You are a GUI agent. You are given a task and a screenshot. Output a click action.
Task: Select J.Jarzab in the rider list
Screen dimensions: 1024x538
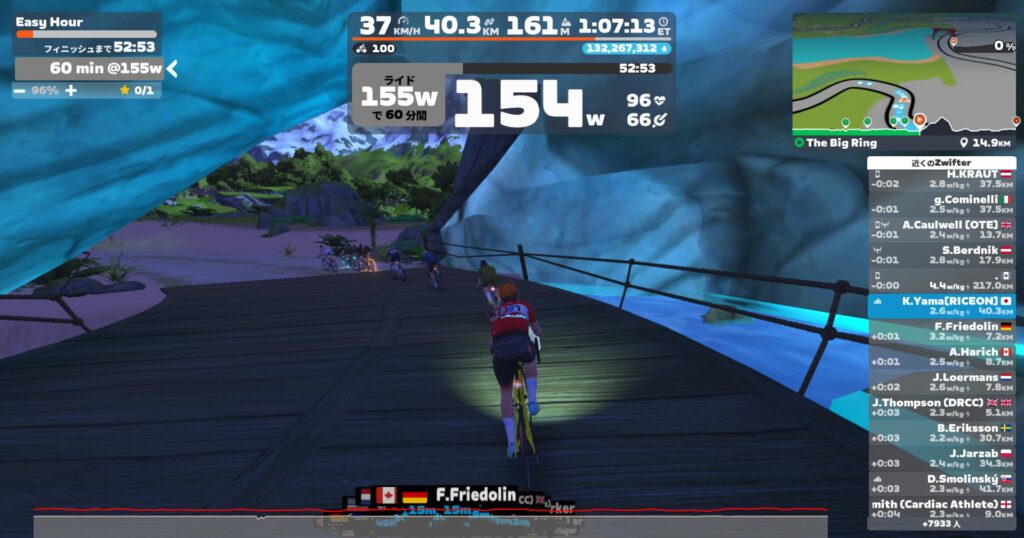[x=941, y=458]
